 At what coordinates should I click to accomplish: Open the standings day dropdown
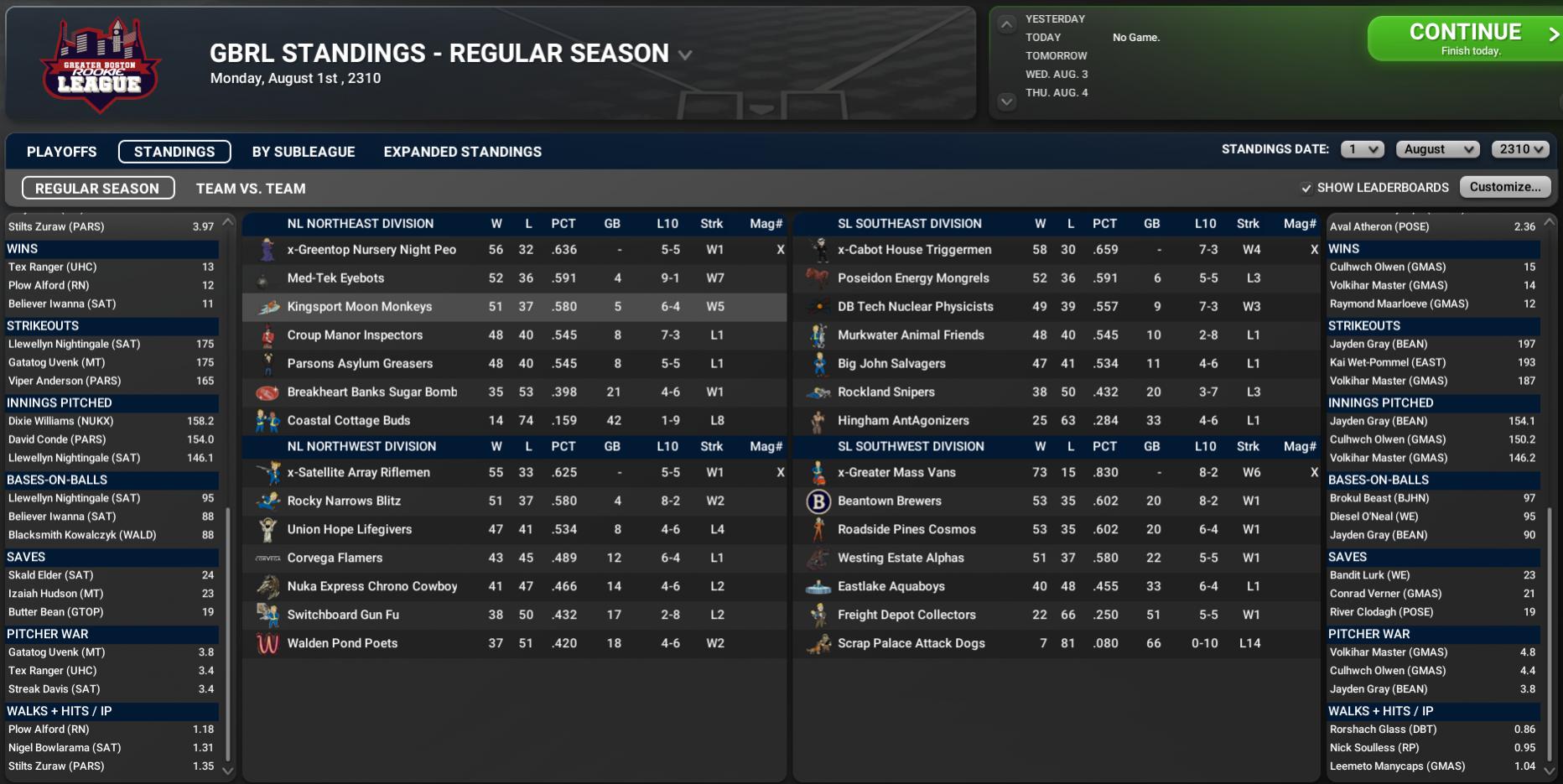1361,149
